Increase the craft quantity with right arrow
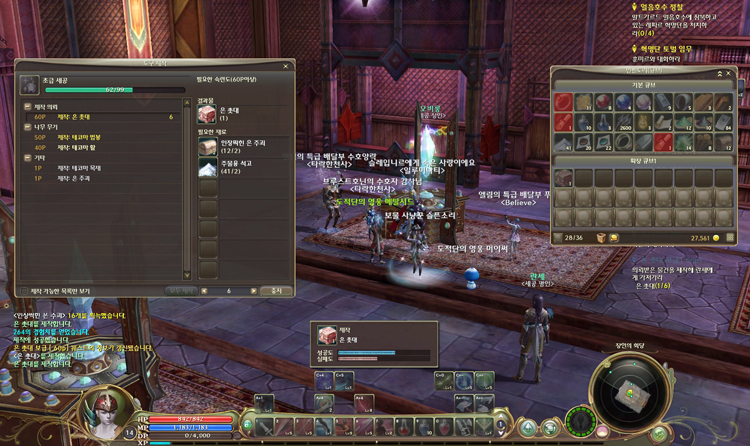Screen dimensions: 750x446 click(x=253, y=291)
